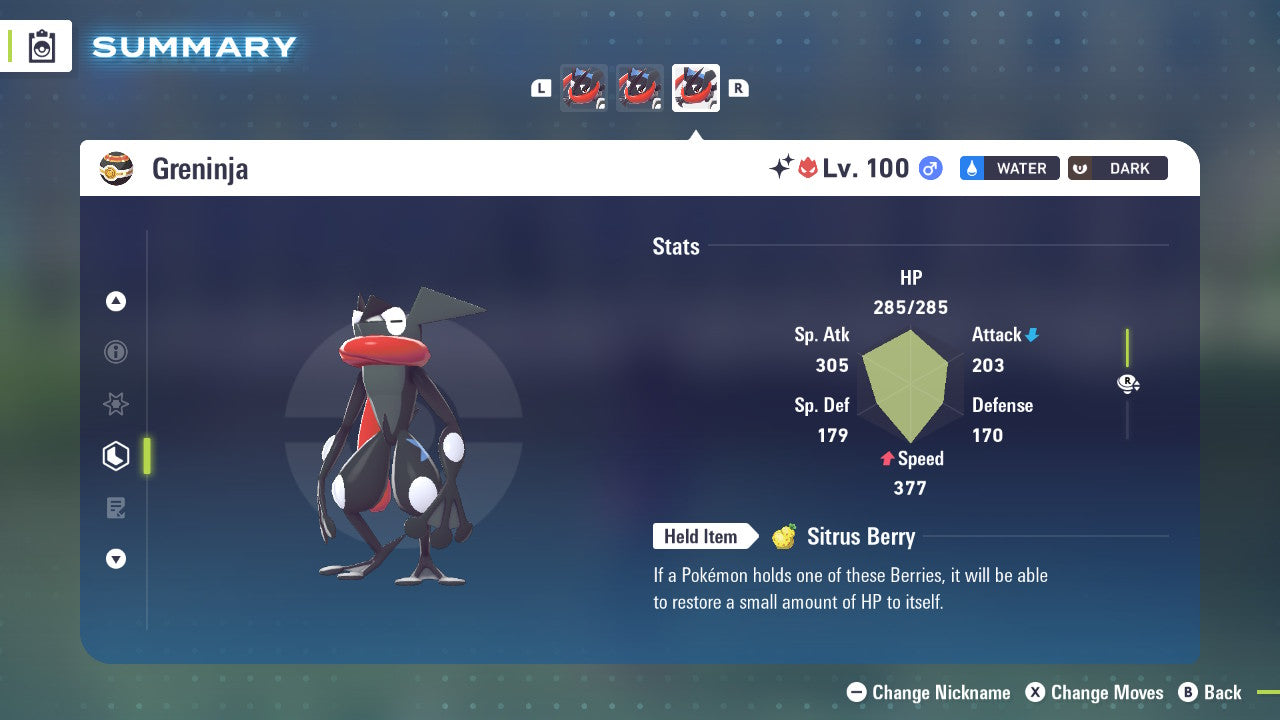Click the stats hexagon sidebar icon
This screenshot has width=1280, height=720.
coord(115,455)
